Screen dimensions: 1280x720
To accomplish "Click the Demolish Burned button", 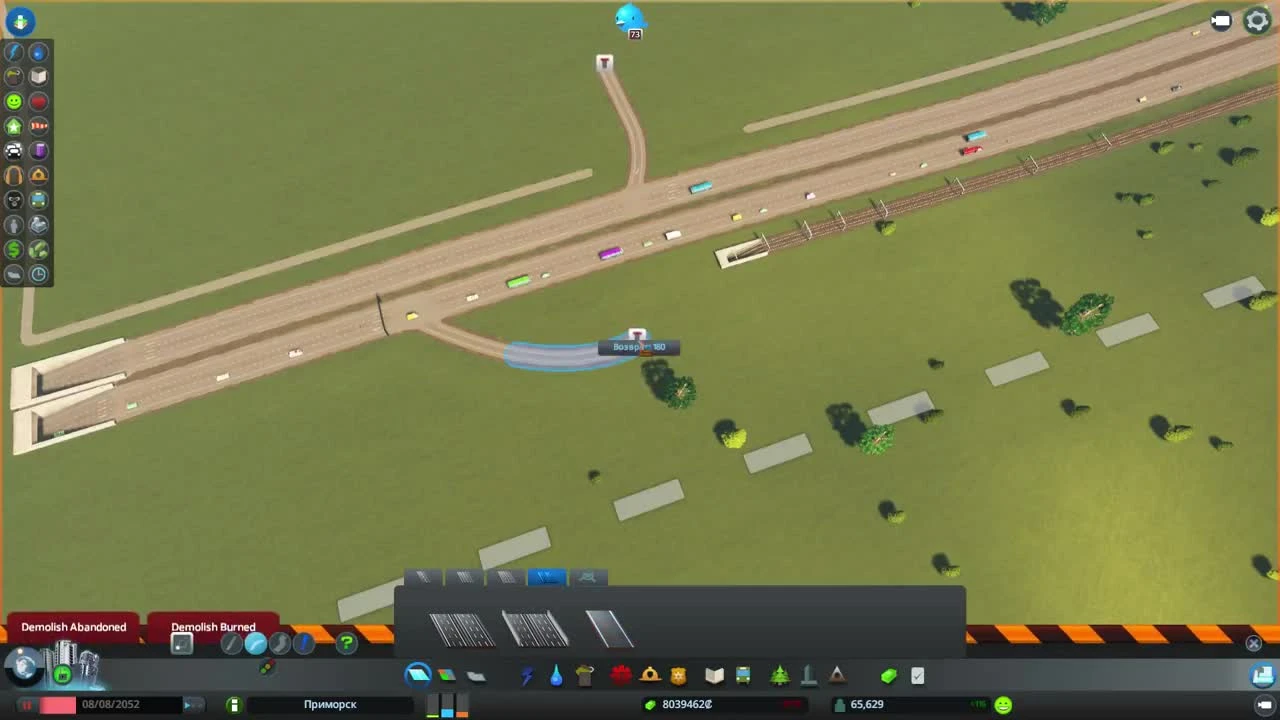I will coord(213,627).
